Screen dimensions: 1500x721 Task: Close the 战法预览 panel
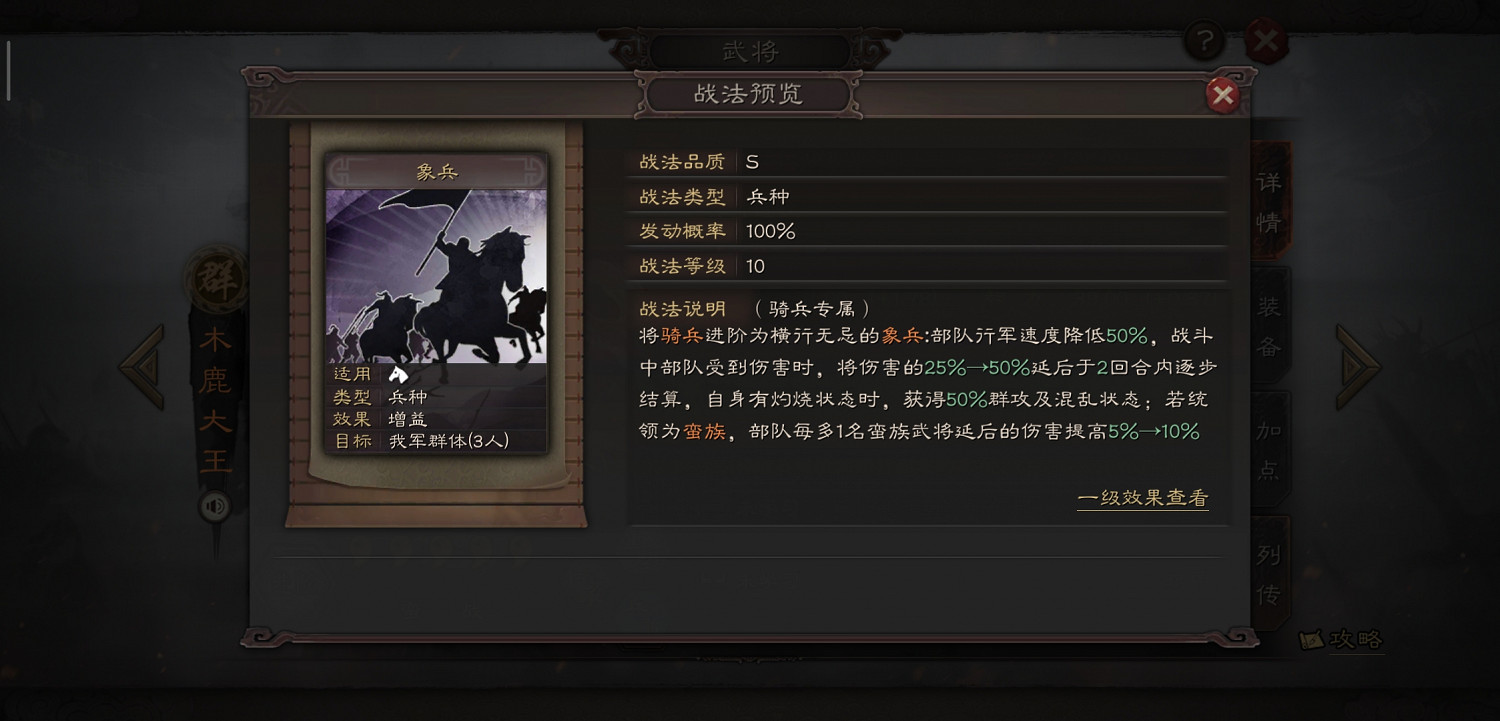click(x=1224, y=94)
